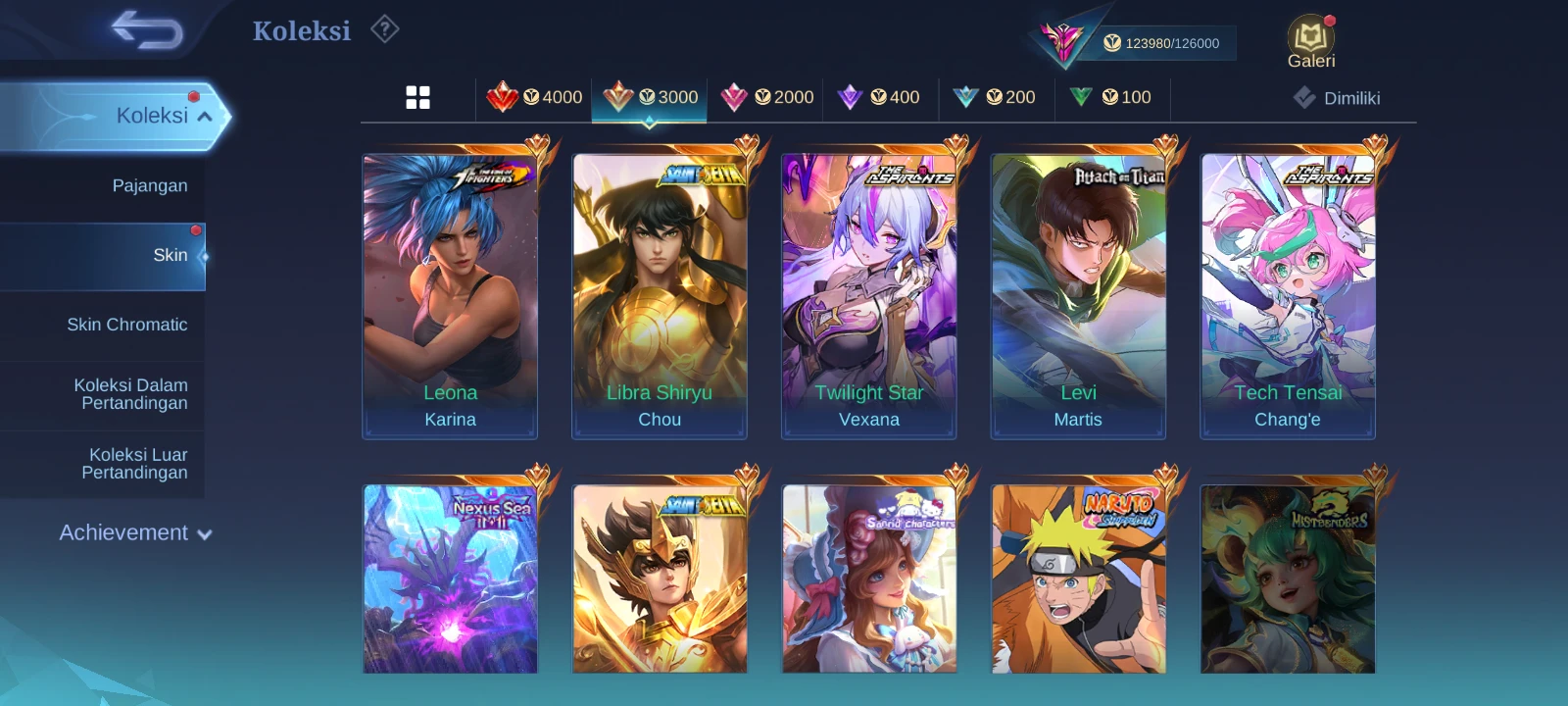Select Koleksi Dalam Pertandingan entry
This screenshot has width=1568, height=706.
[131, 394]
